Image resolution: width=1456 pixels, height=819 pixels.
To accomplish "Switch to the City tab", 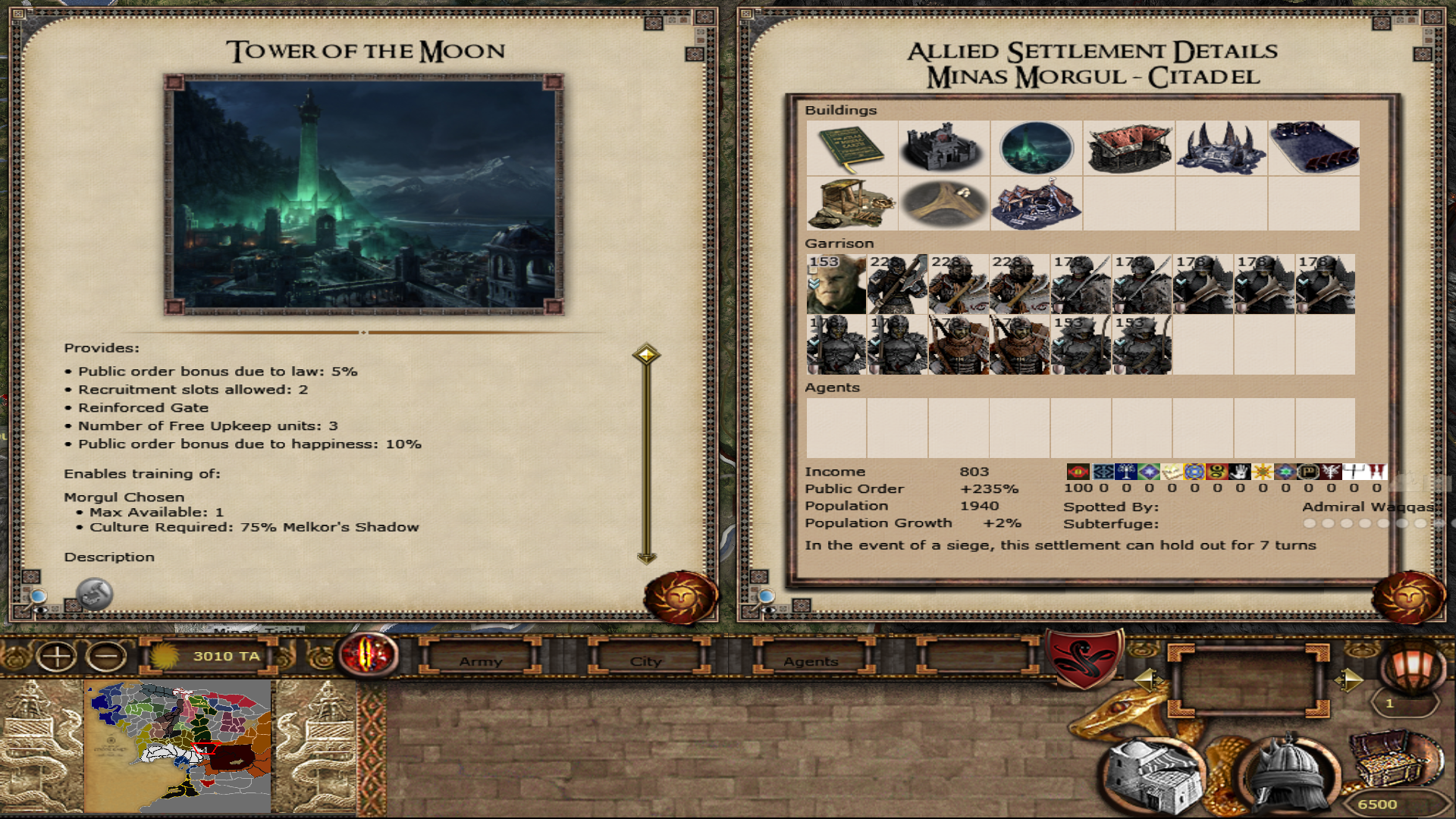I will coord(646,661).
